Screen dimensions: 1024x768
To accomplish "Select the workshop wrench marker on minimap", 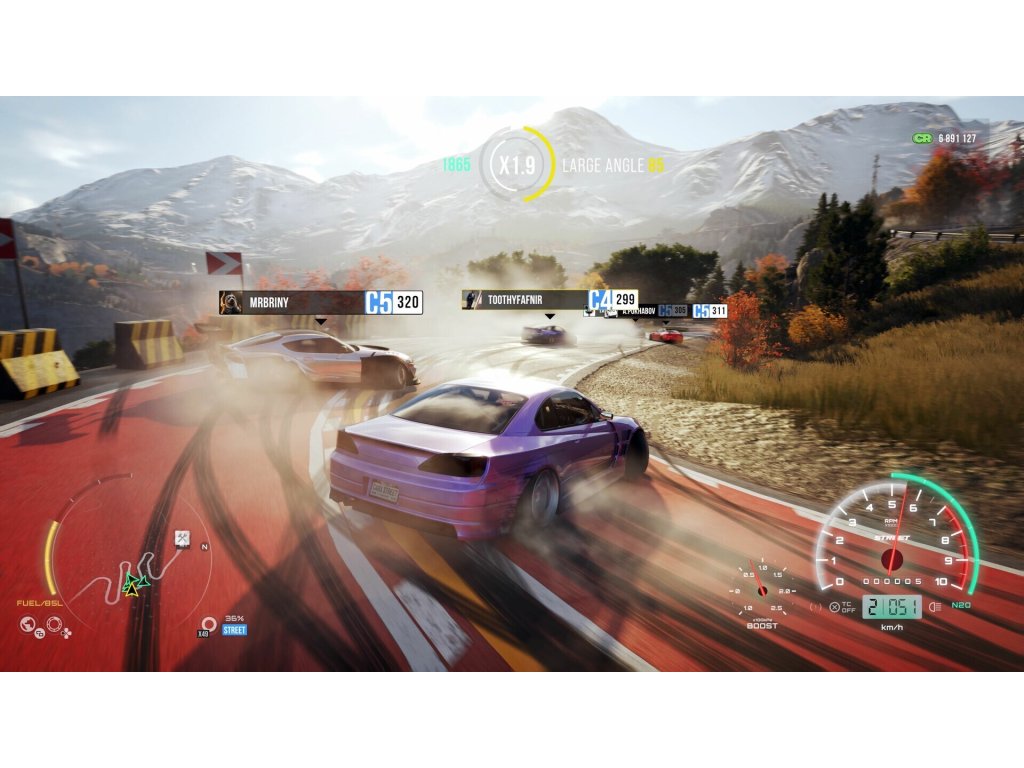I will (x=183, y=539).
